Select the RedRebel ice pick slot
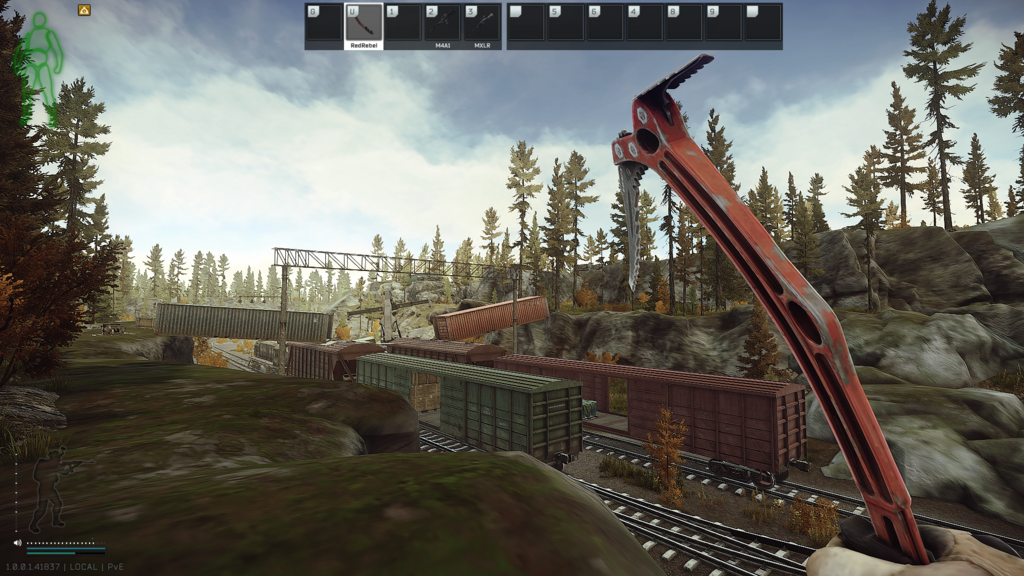Screen dimensions: 1024x576 [364, 23]
